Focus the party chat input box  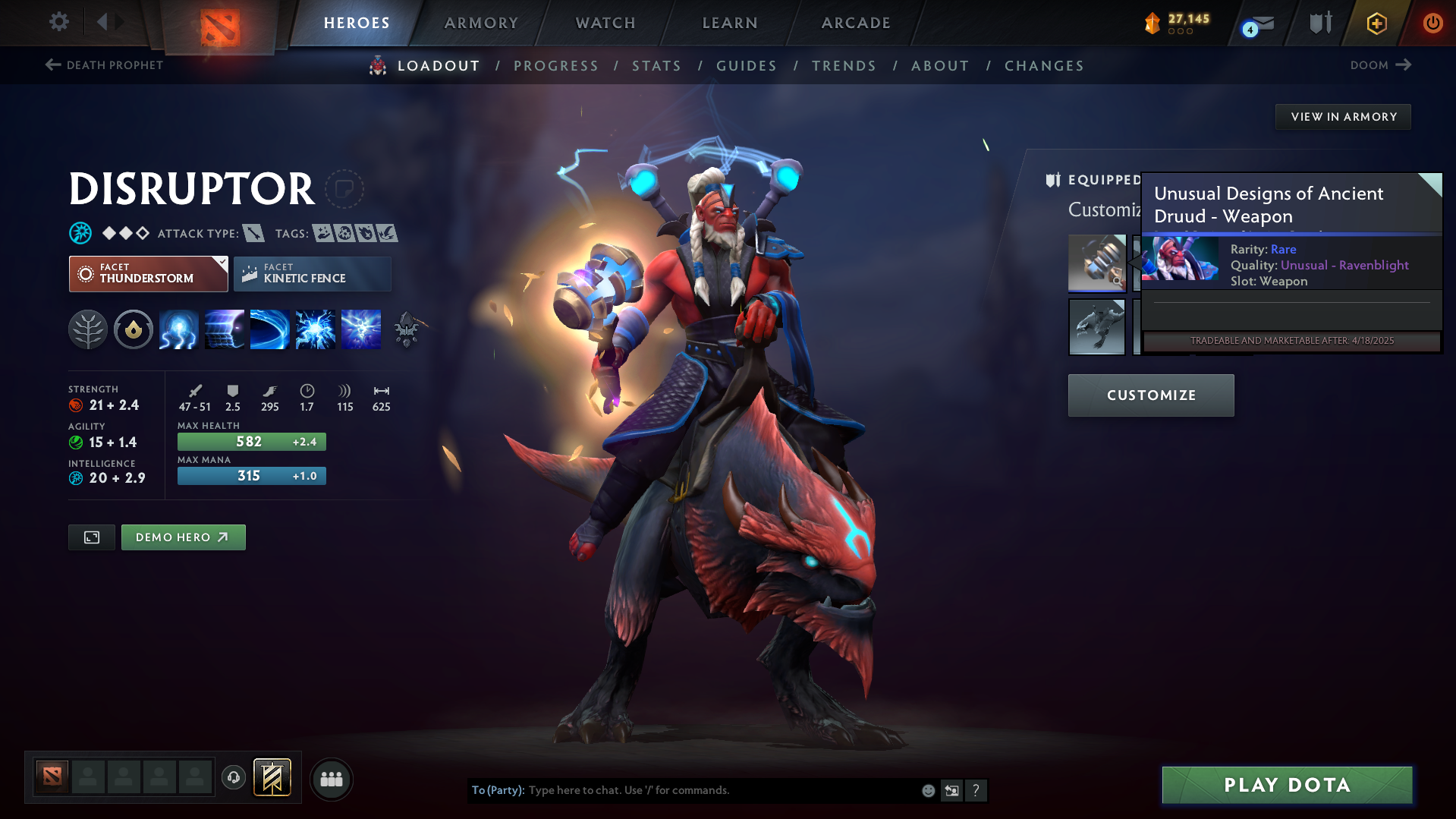721,790
